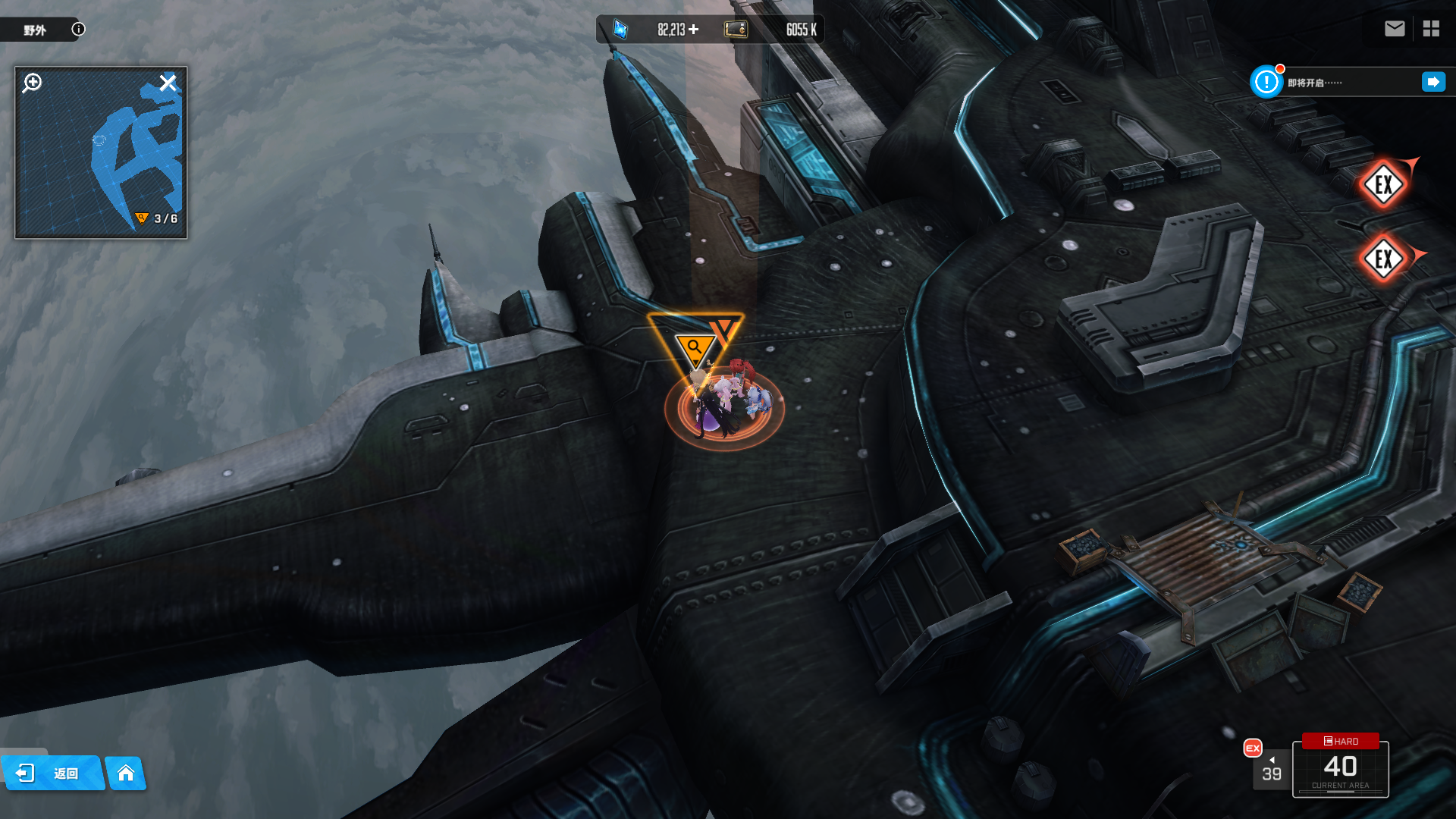Viewport: 1456px width, 819px height.
Task: Select the upper EX stage marker
Action: [x=1384, y=184]
